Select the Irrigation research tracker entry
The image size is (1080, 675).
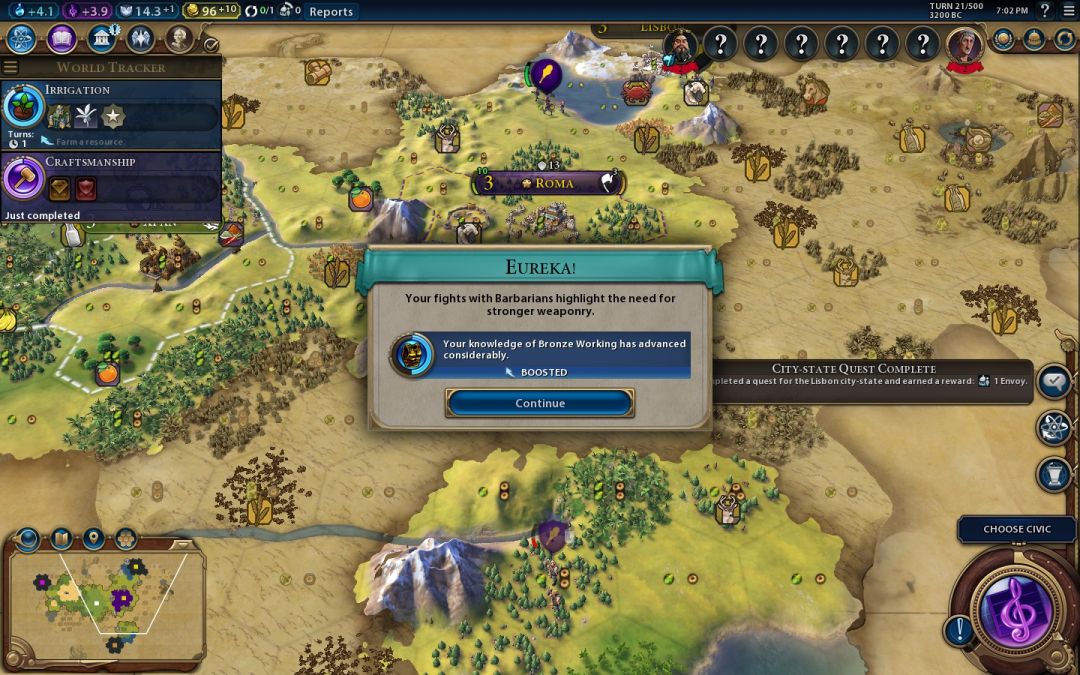pos(110,114)
